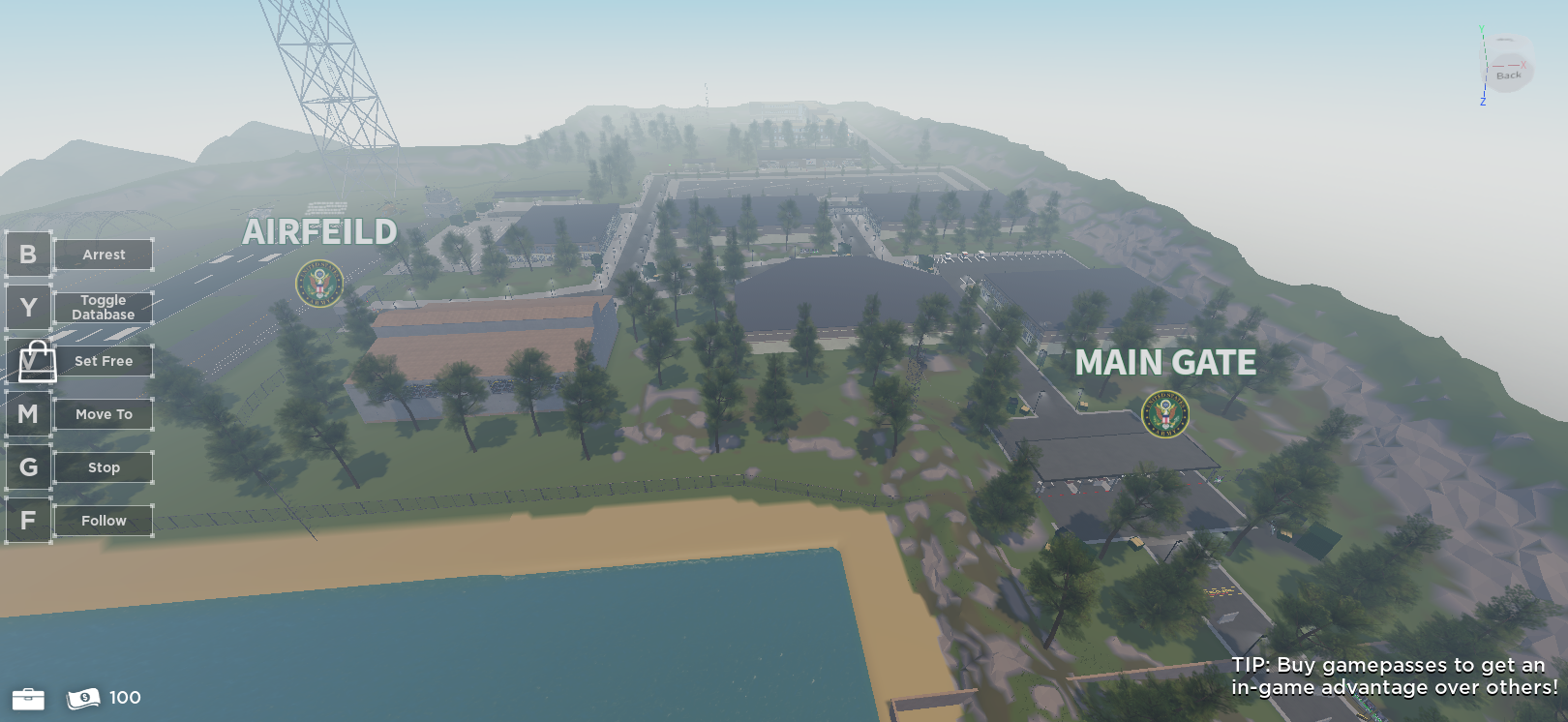Click the cash icon next to 100

click(83, 697)
